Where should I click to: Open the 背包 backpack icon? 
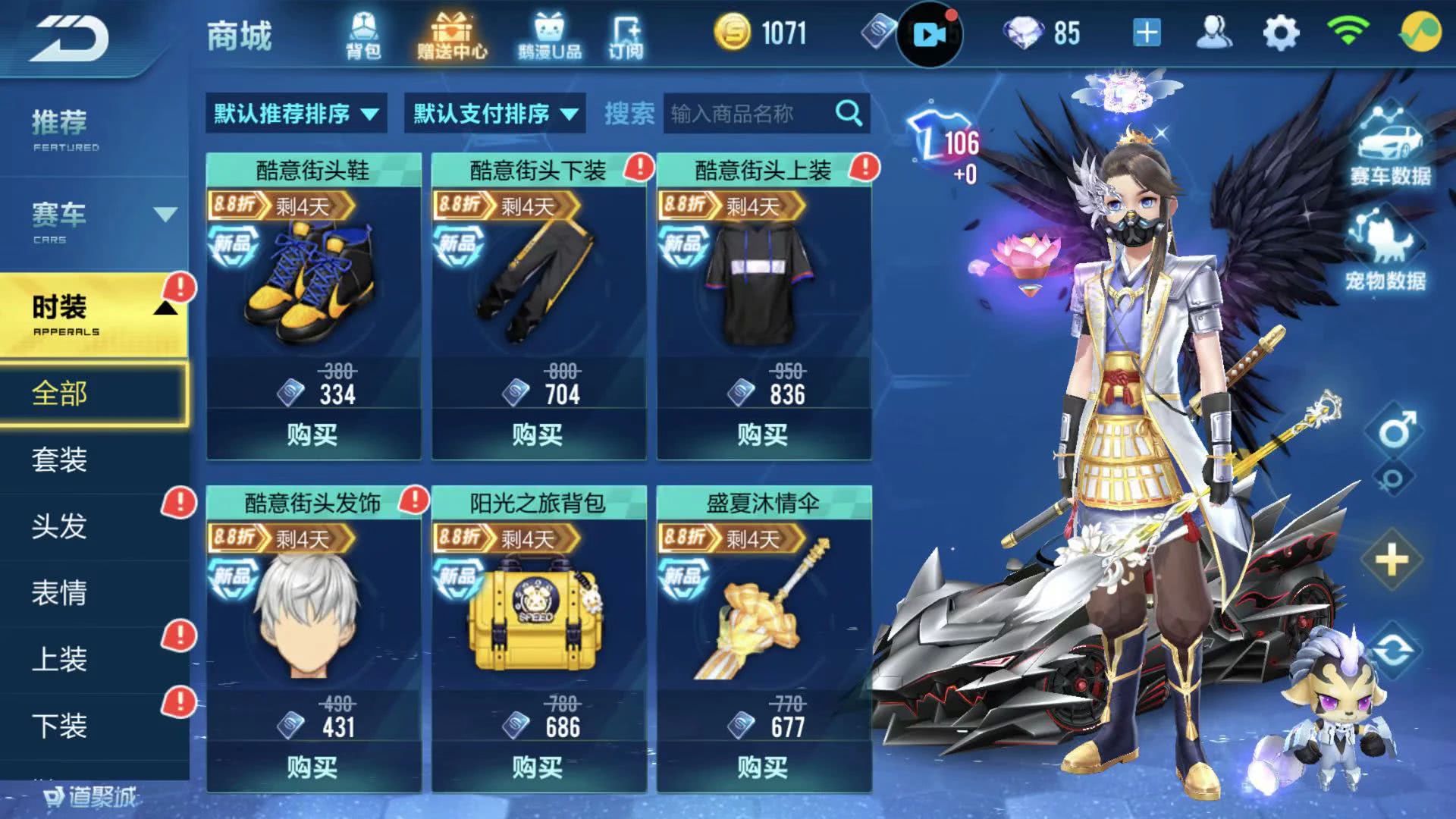pos(362,35)
